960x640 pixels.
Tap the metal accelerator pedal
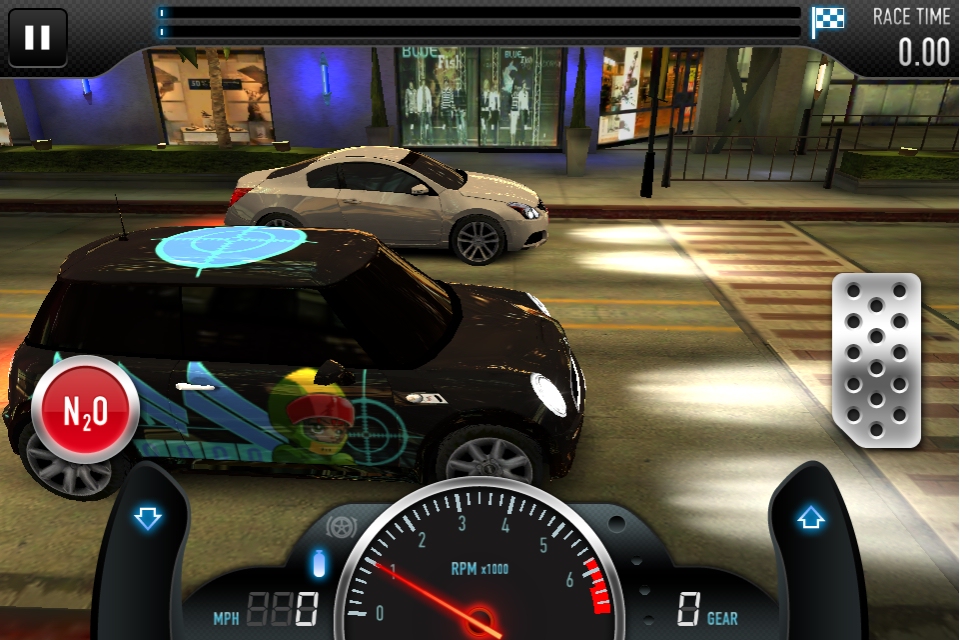click(876, 359)
